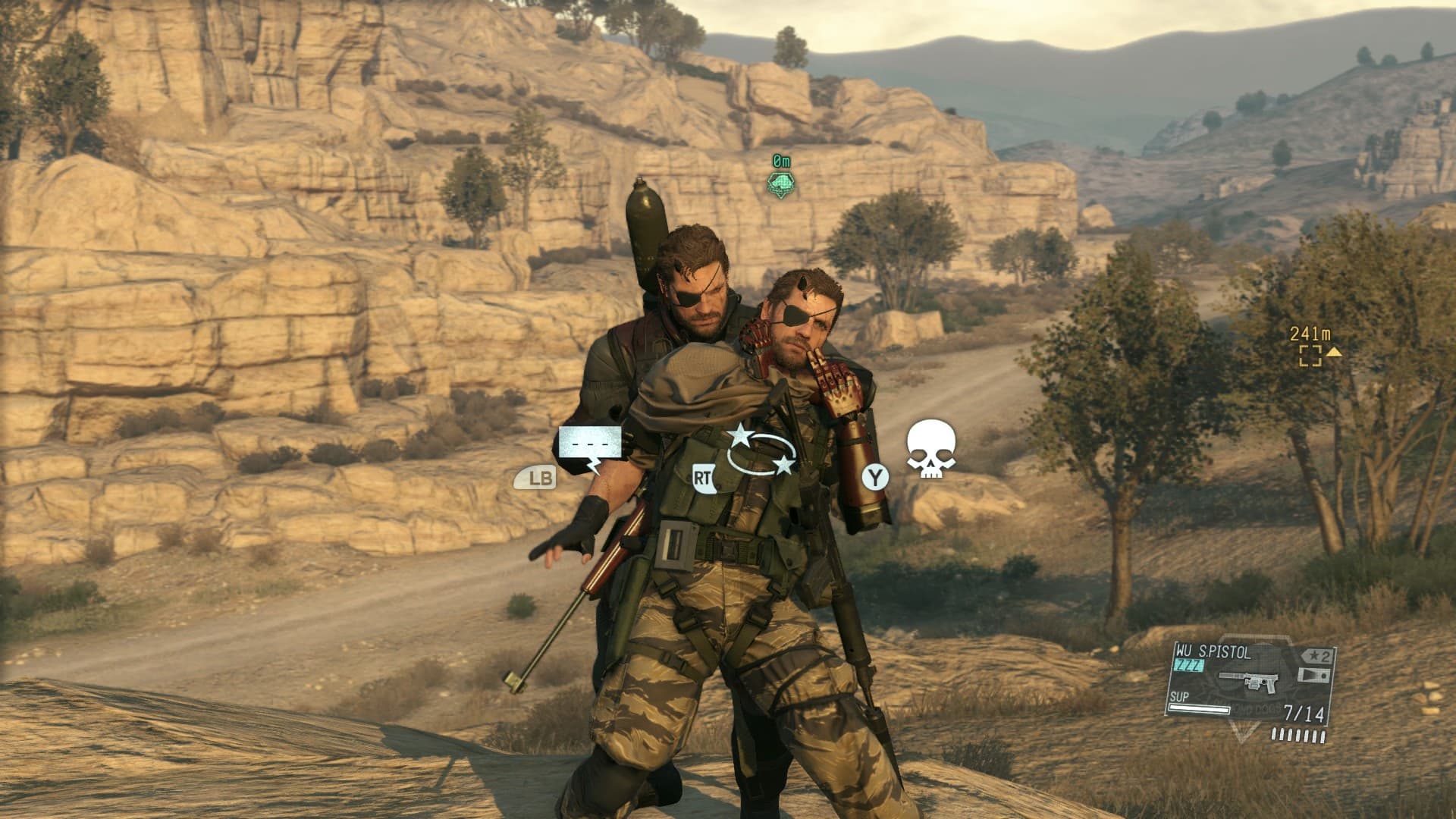Click the SUP suppressor durability bar

coord(1198,709)
